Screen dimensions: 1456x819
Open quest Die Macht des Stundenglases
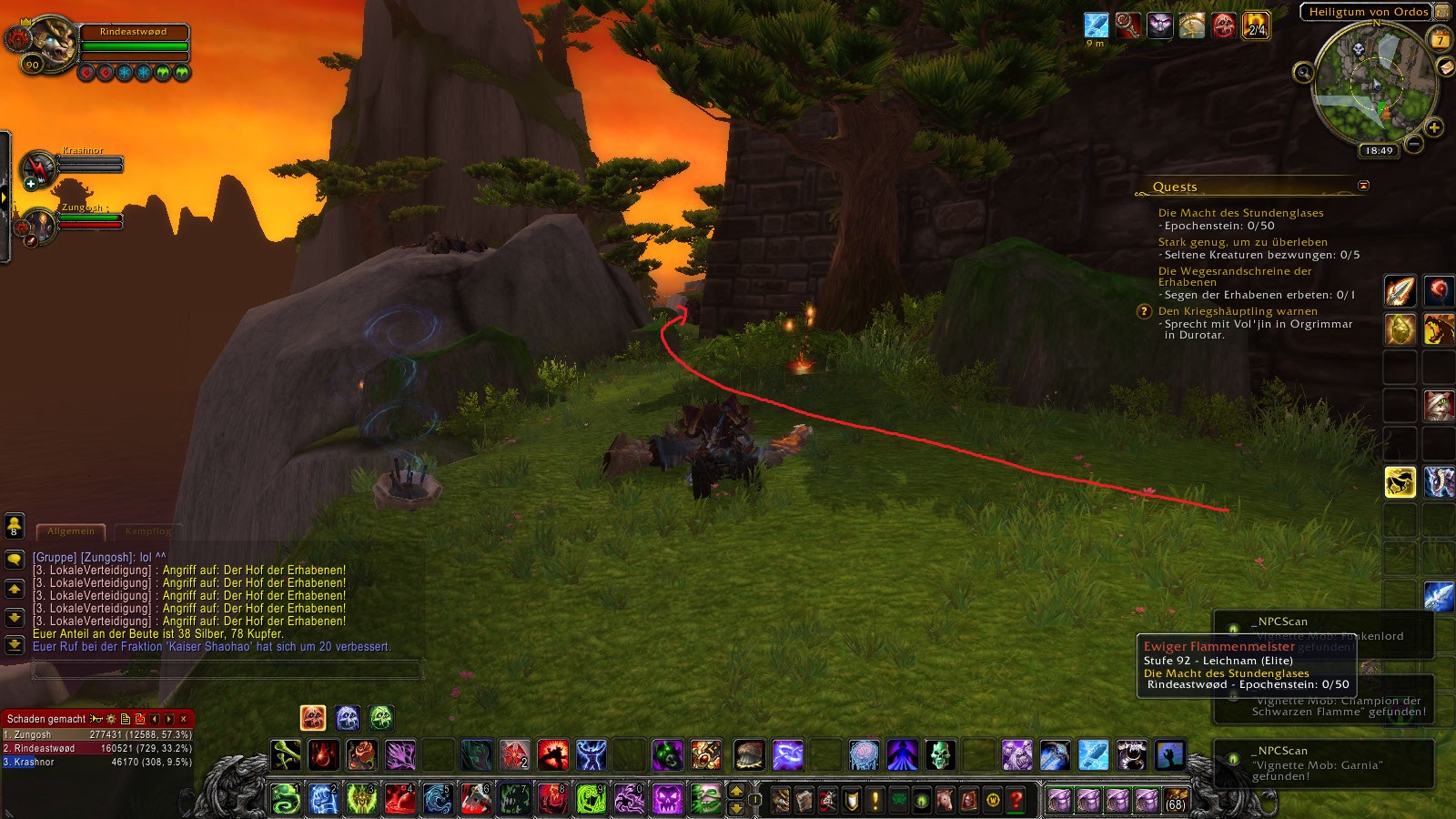(x=1240, y=213)
